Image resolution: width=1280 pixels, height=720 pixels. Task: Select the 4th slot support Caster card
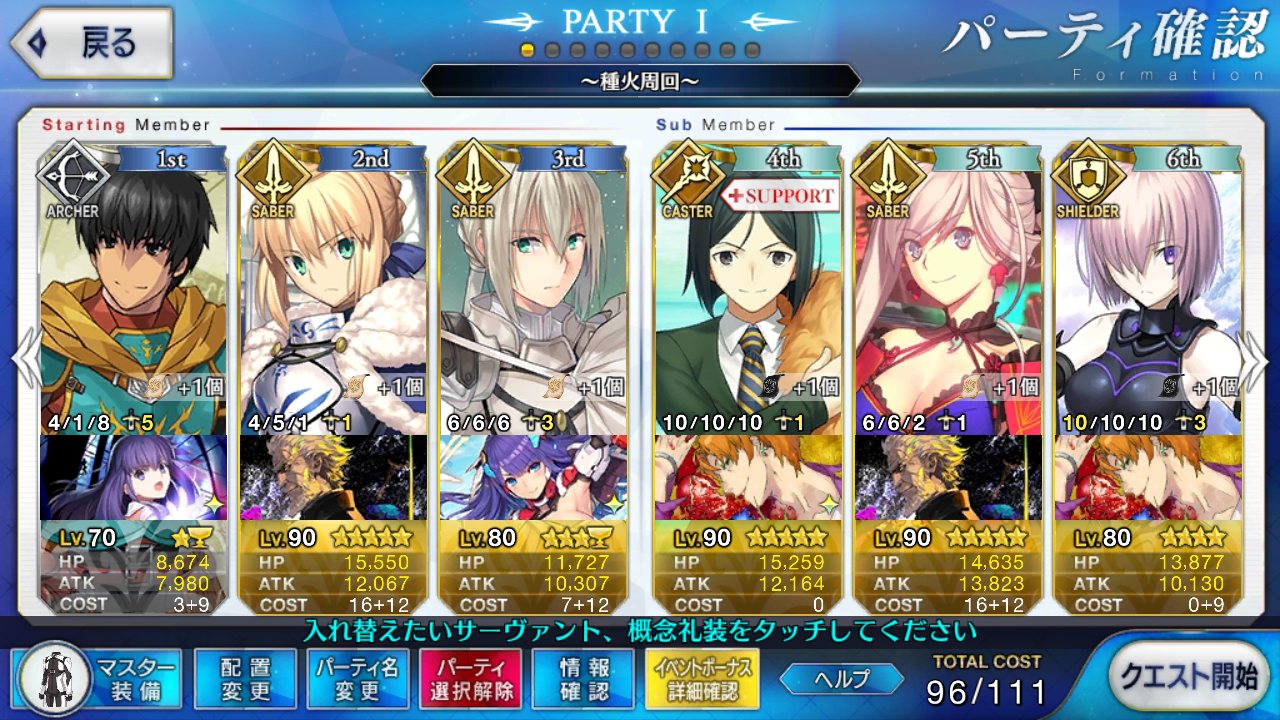(x=748, y=290)
